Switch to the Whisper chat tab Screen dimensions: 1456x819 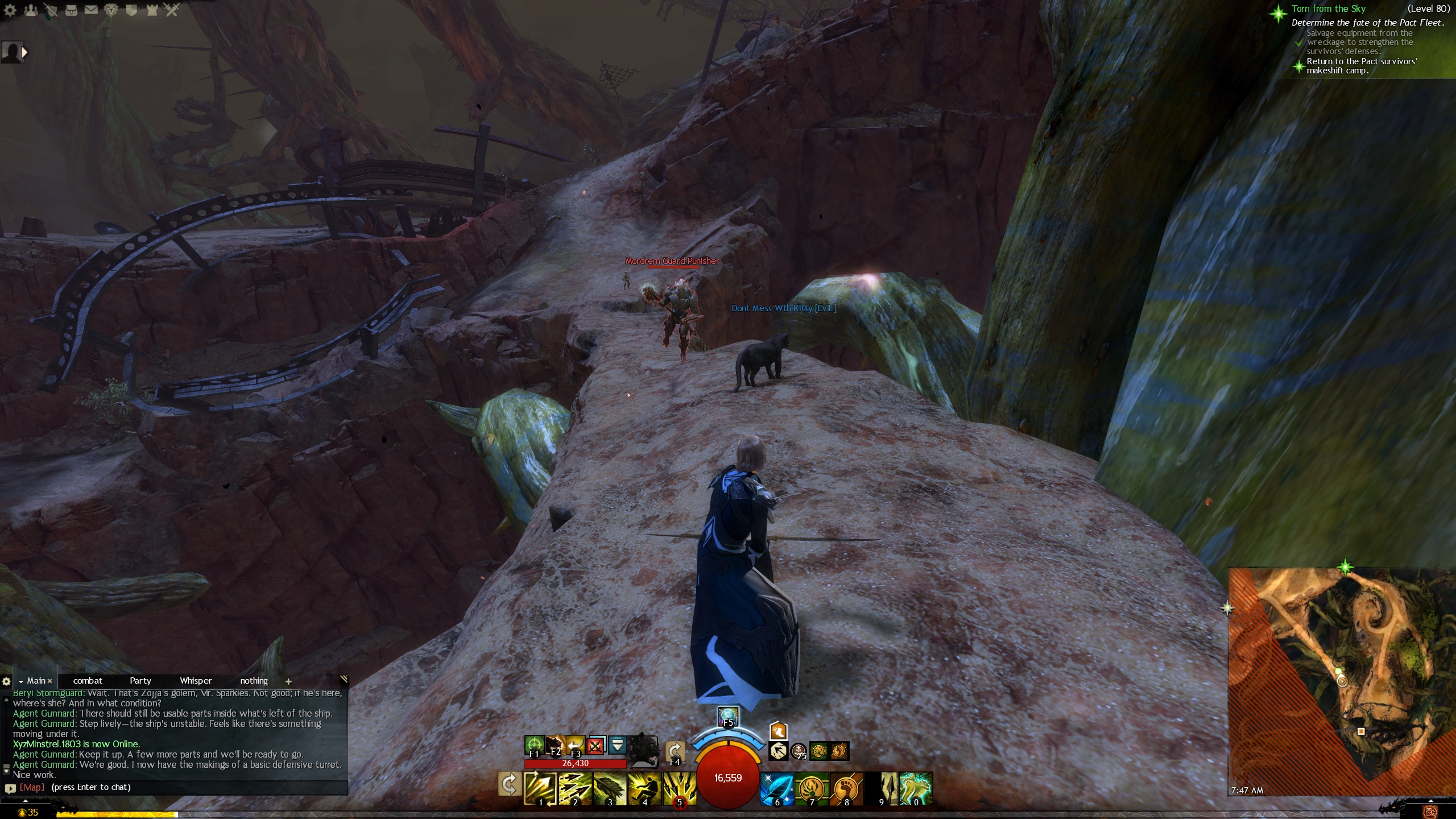click(196, 681)
